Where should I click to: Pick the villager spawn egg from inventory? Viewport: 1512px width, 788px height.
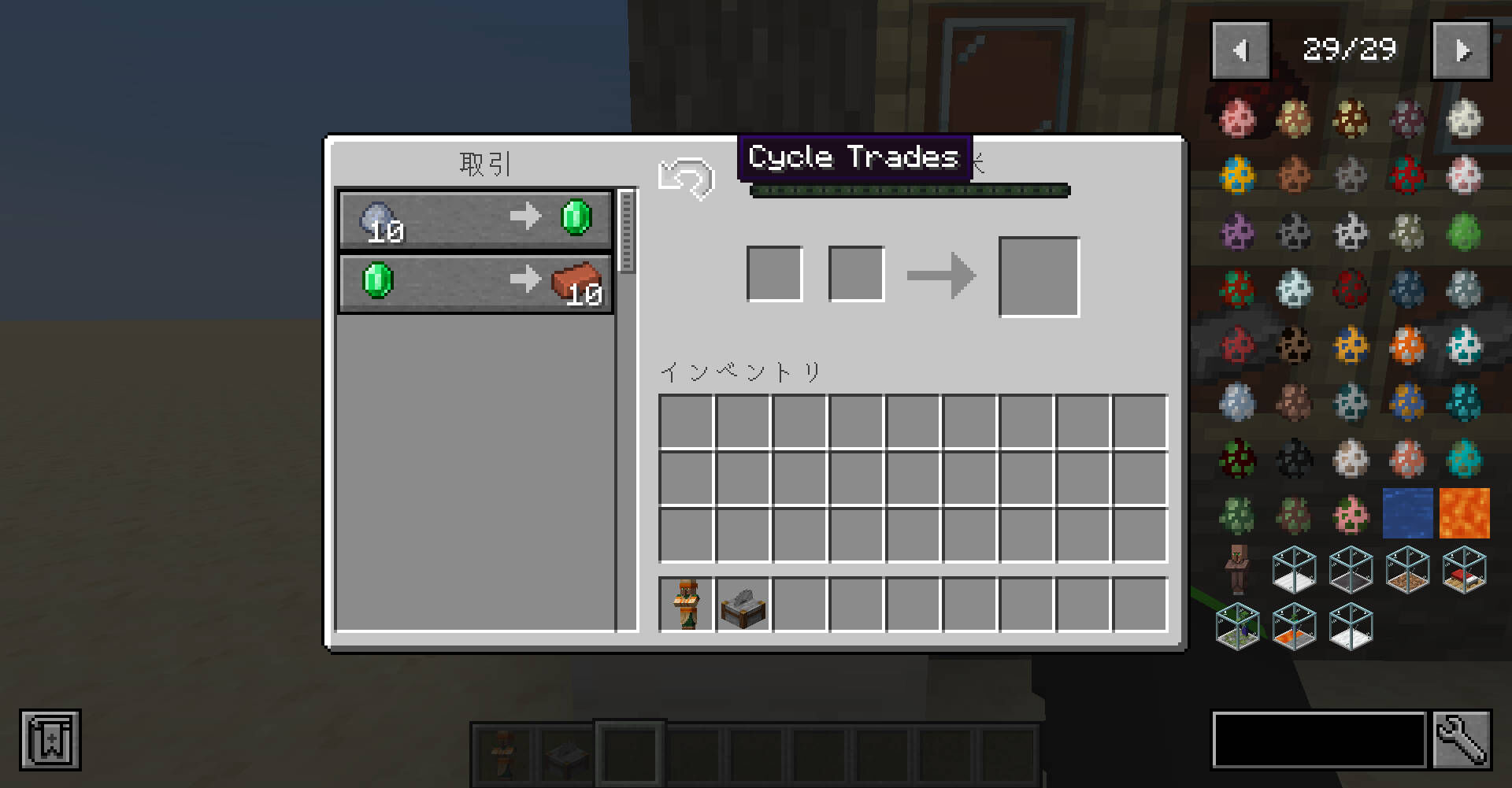(685, 605)
